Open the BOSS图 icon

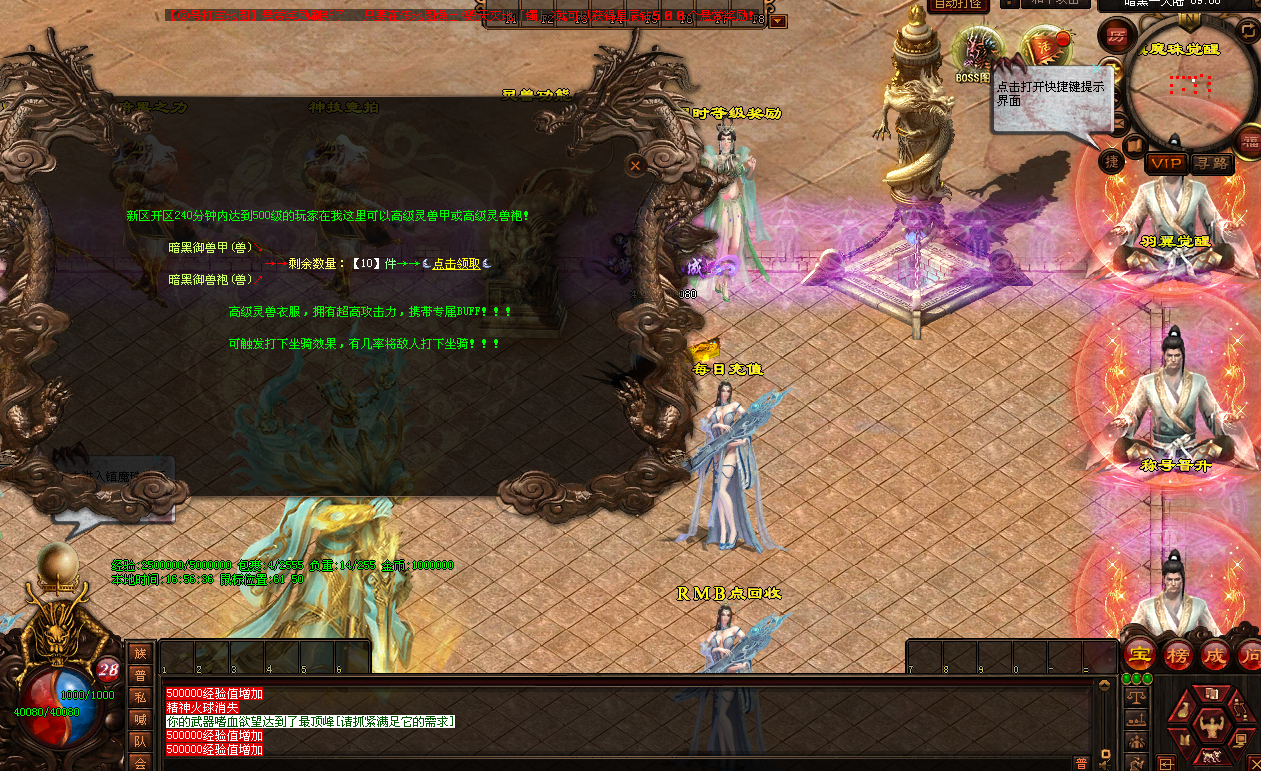(975, 54)
